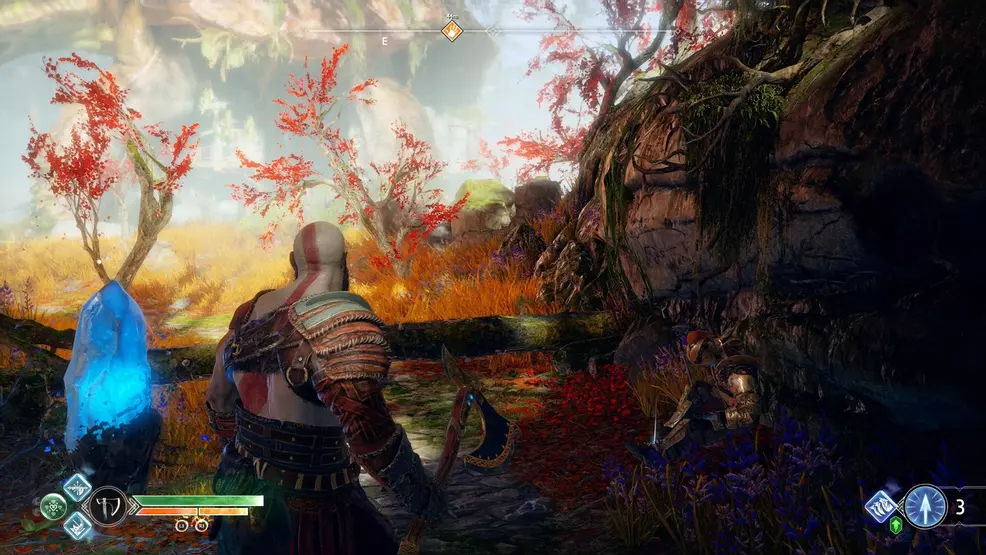The image size is (986, 555).
Task: Trigger the wolf companion summon icon
Action: click(881, 506)
